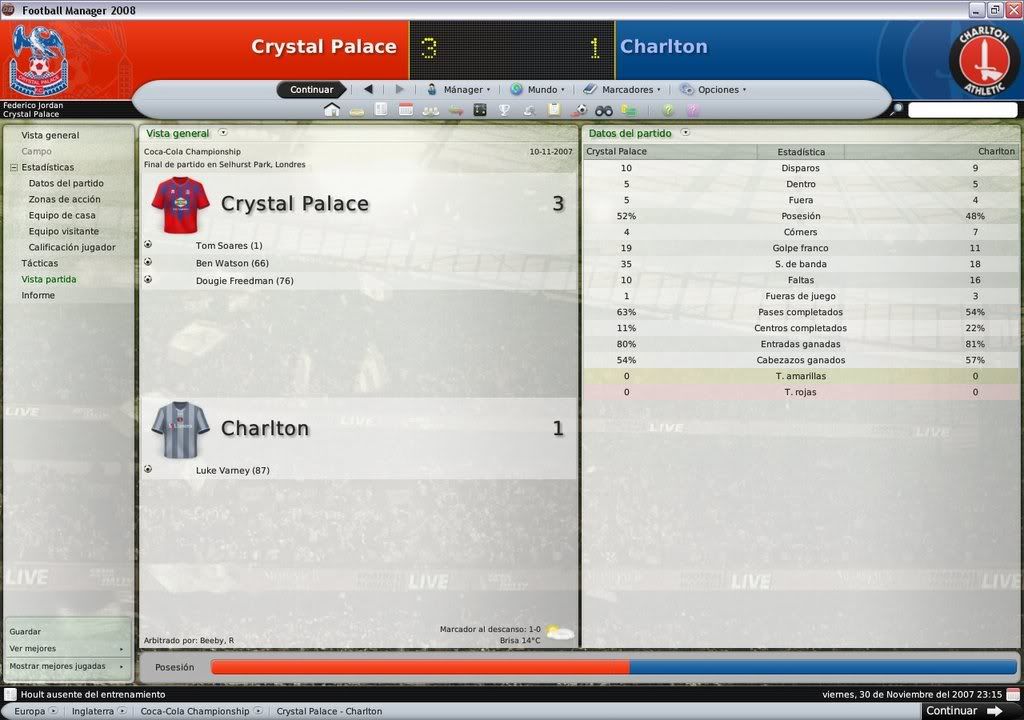This screenshot has height=720, width=1024.
Task: Close the Football Manager 2008 window
Action: point(1013,10)
